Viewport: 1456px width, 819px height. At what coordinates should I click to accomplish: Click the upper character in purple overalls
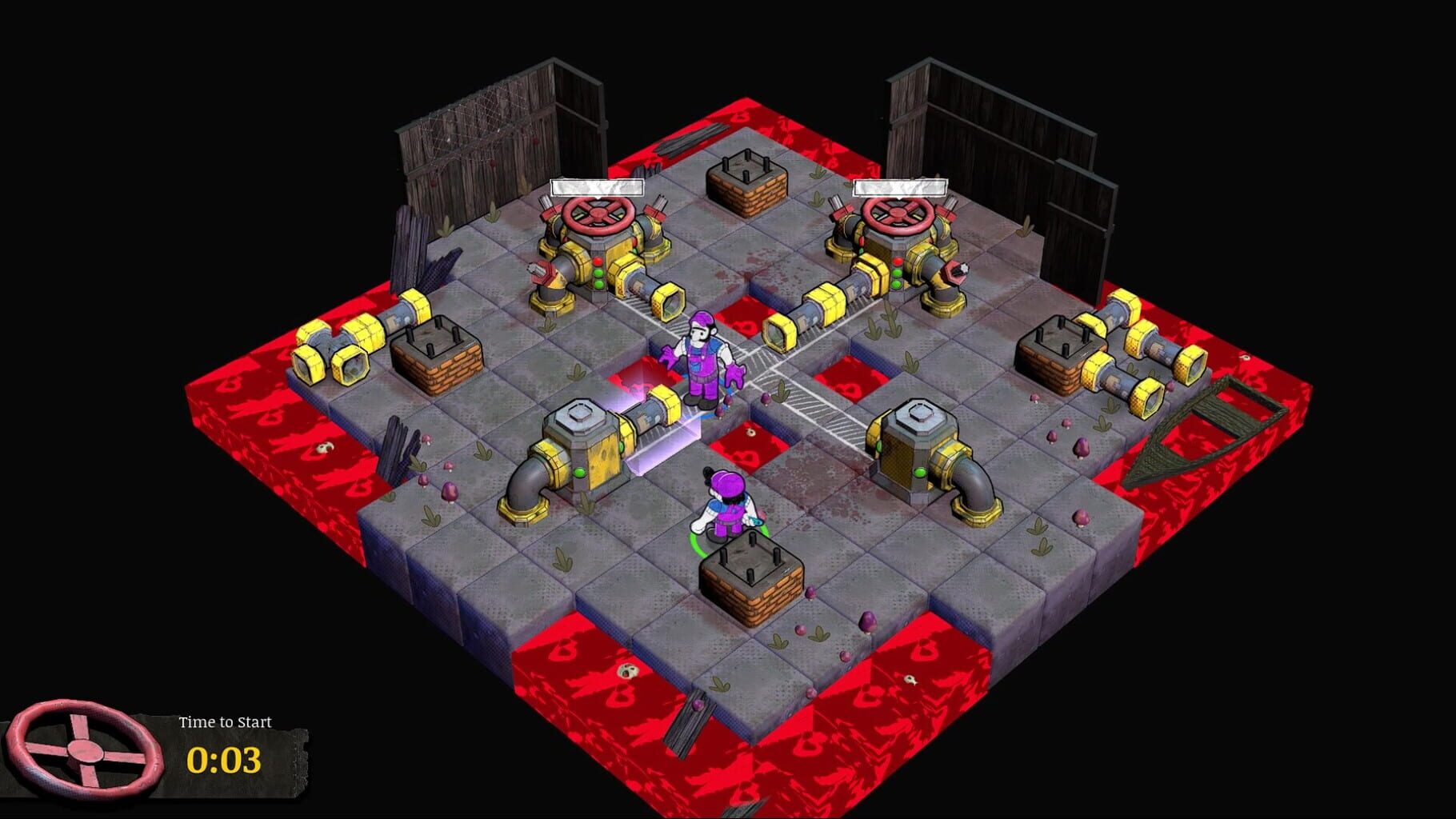coord(700,360)
